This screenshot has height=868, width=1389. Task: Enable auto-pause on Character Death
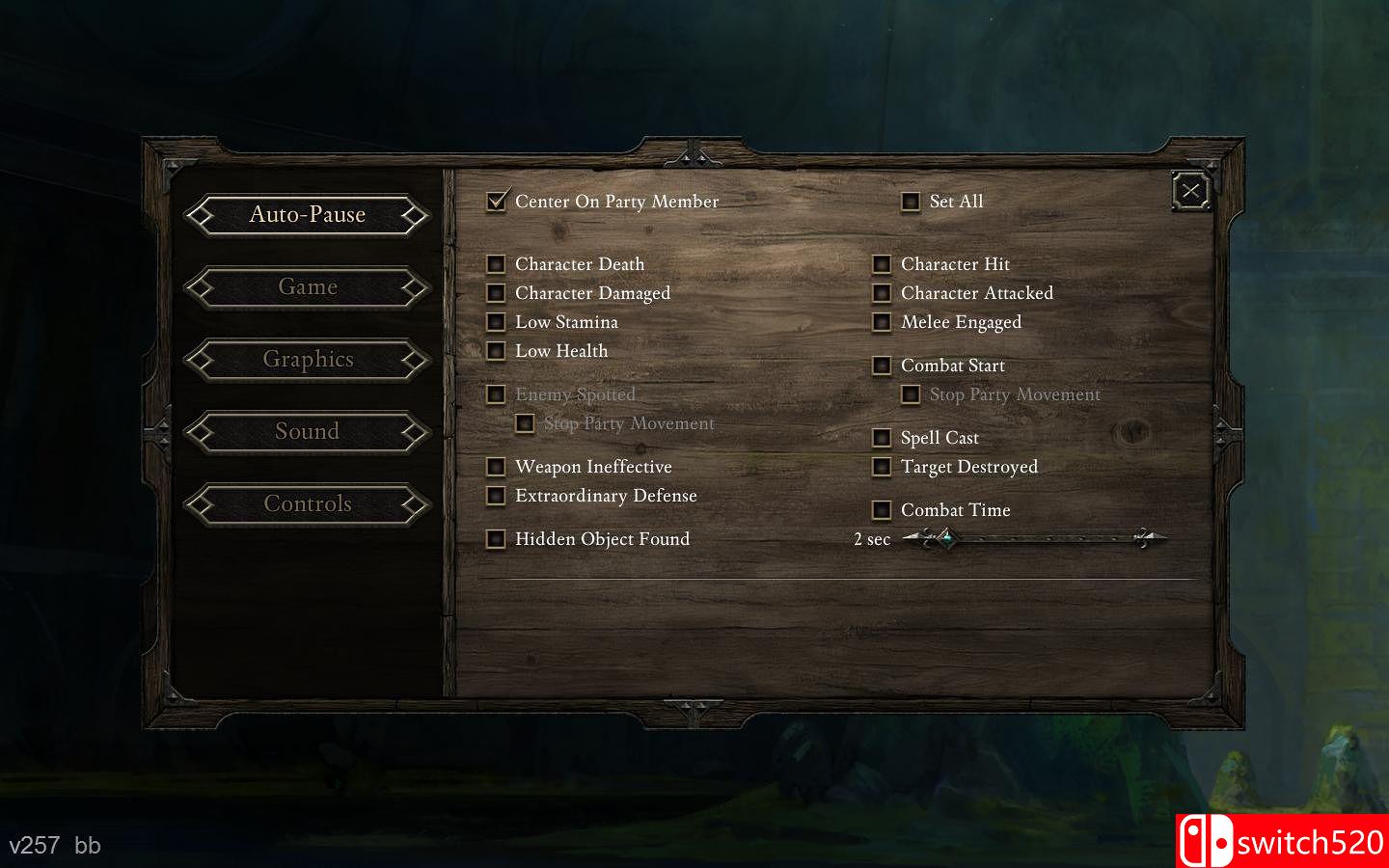(497, 264)
